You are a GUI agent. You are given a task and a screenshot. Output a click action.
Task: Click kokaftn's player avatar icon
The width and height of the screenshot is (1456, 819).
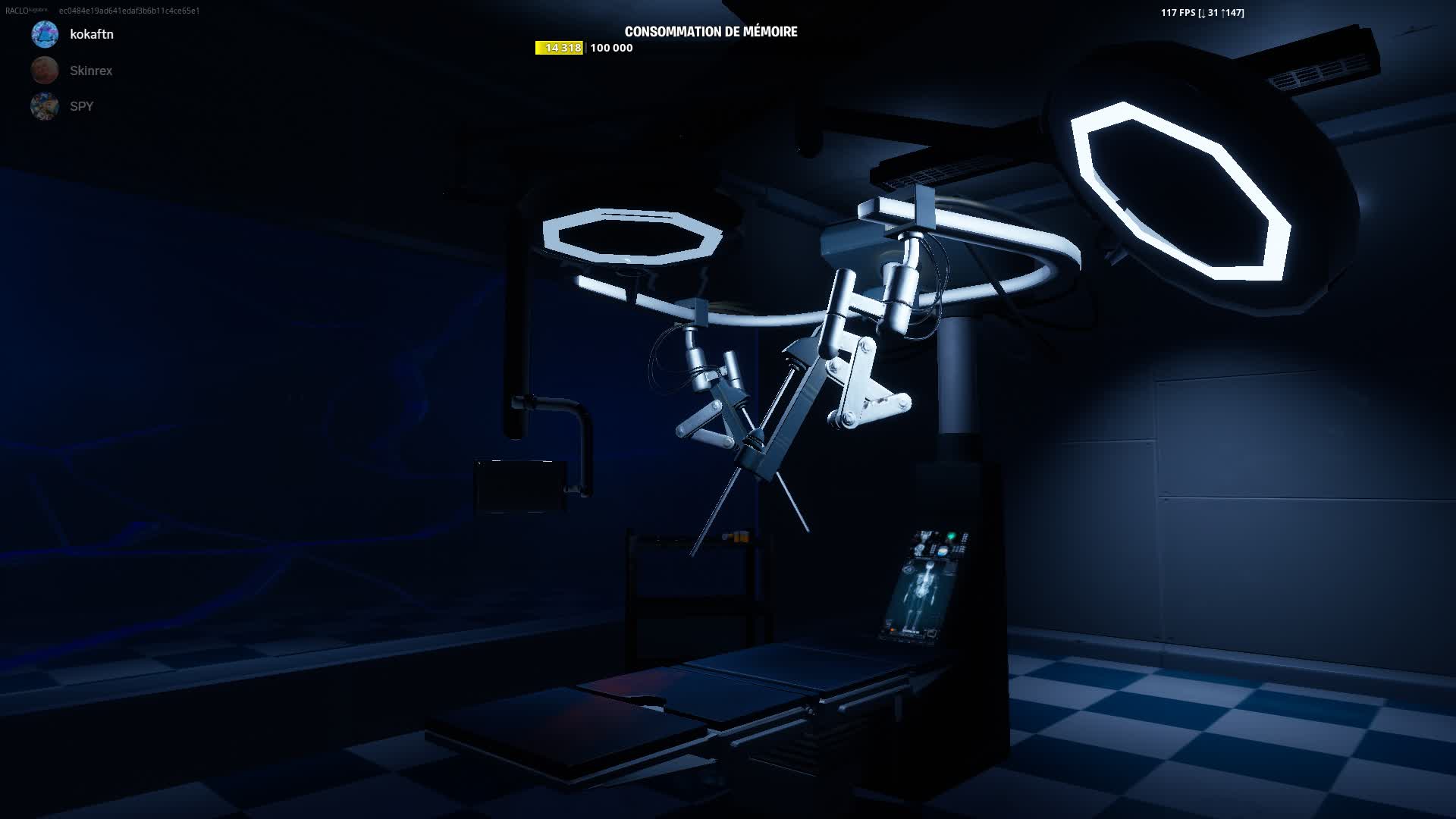44,34
